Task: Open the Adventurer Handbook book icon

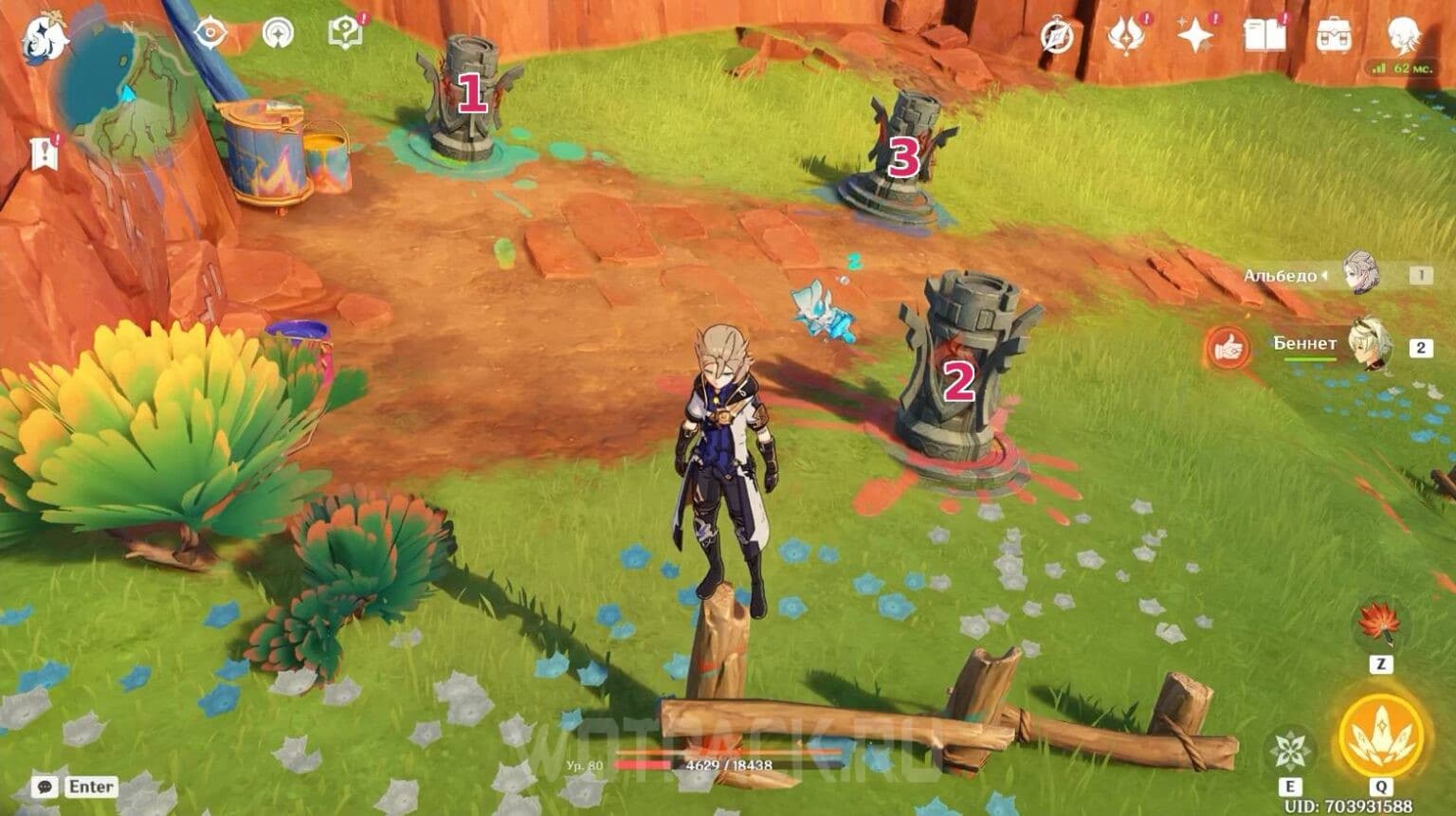Action: coord(1266,36)
